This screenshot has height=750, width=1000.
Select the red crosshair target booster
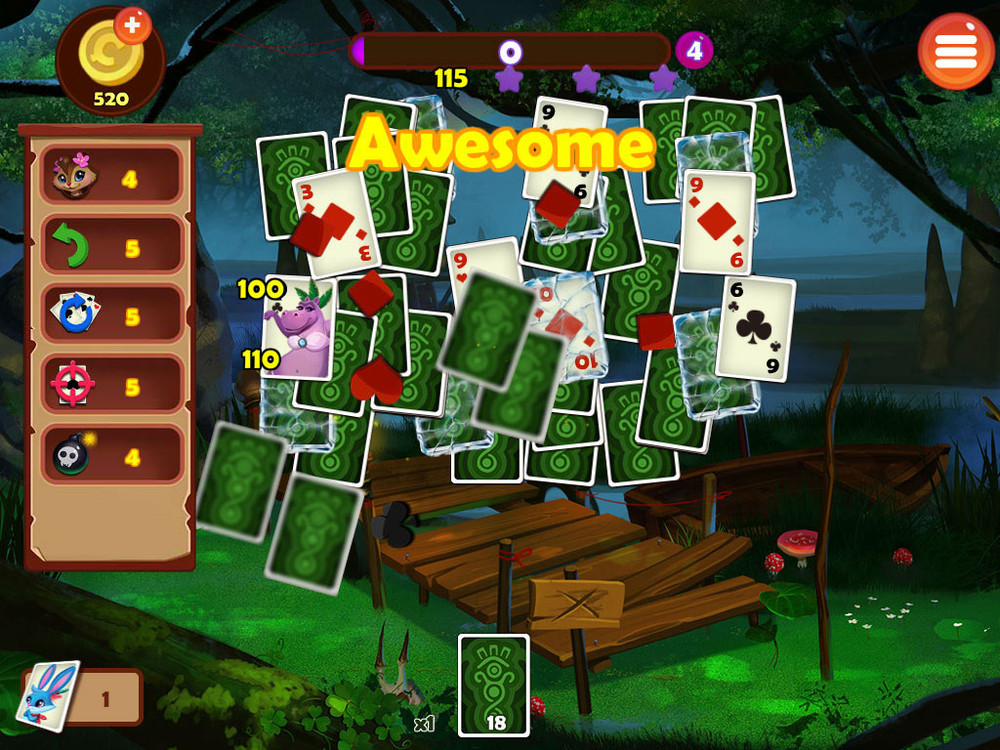point(111,385)
